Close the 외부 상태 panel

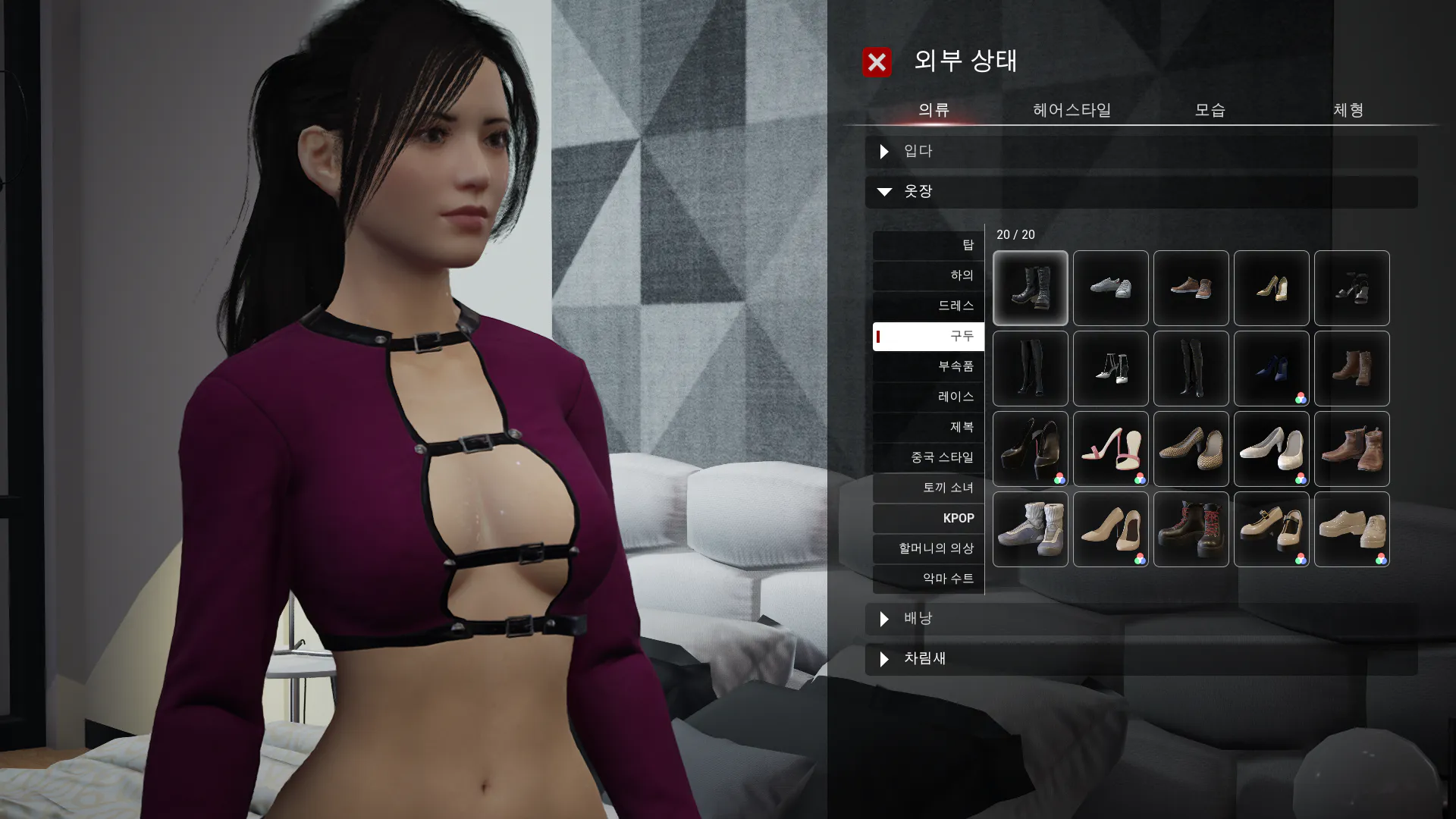click(877, 62)
